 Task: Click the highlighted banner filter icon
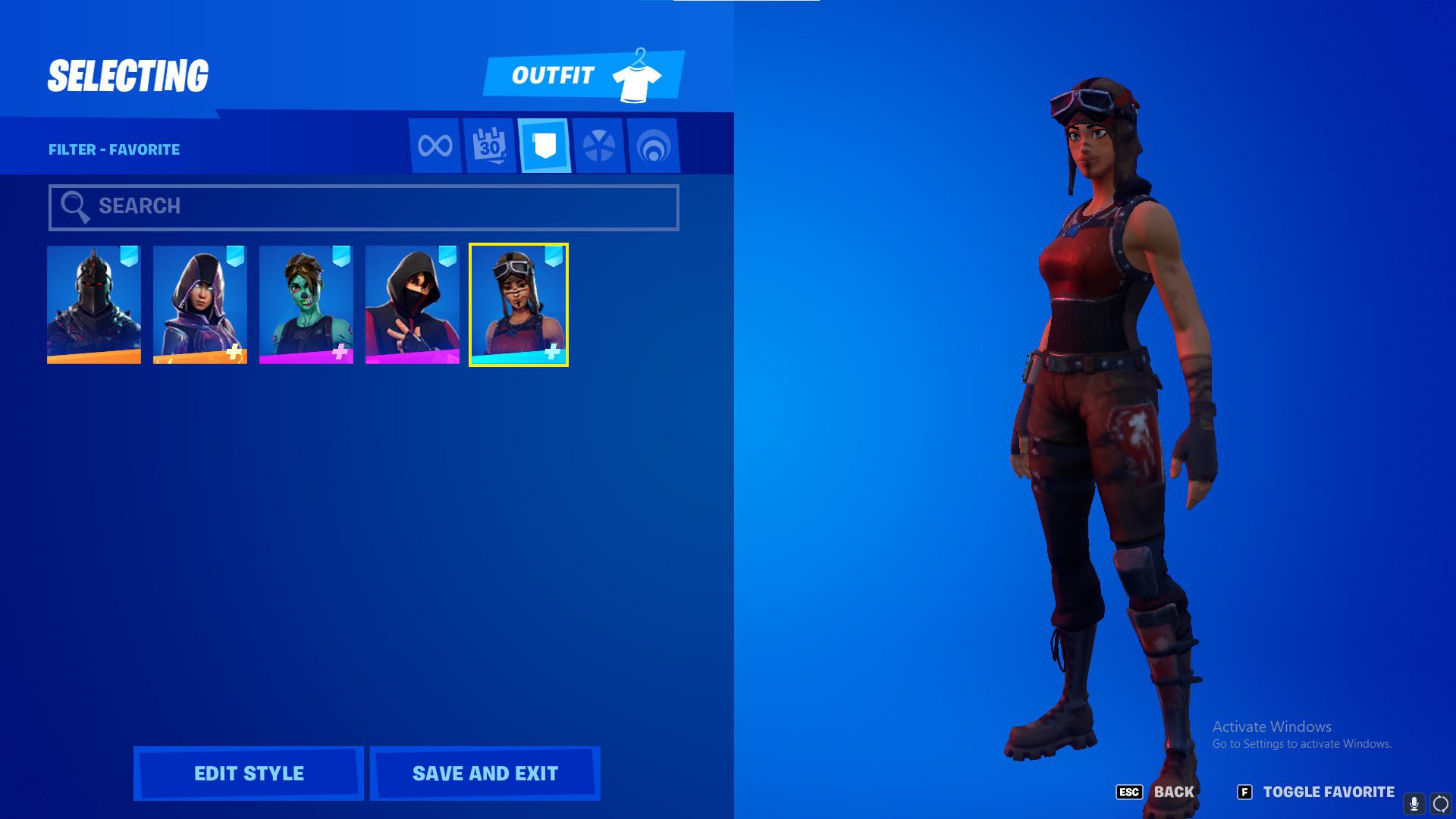pos(544,146)
